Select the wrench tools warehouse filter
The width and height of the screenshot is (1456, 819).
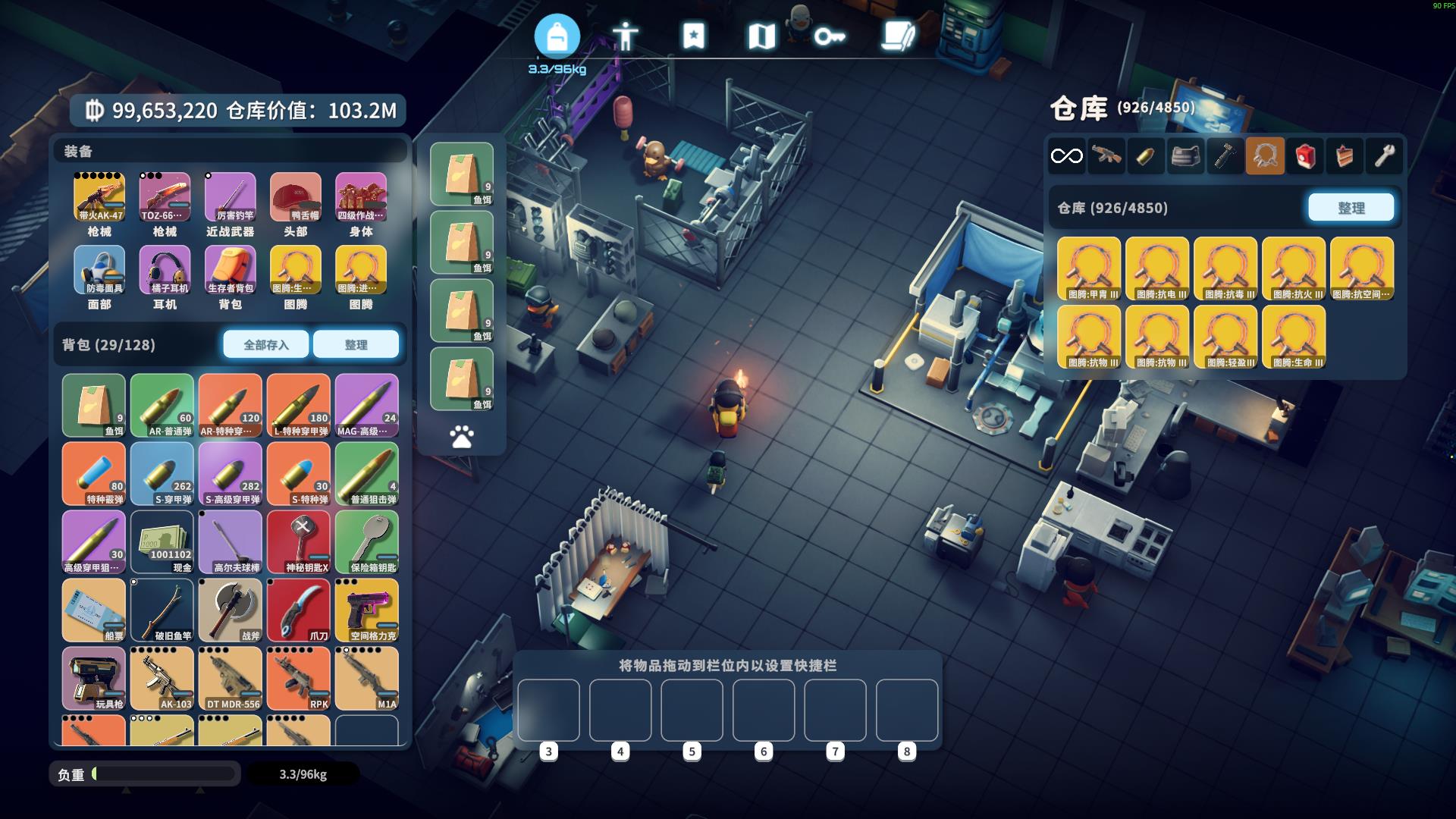(1384, 156)
